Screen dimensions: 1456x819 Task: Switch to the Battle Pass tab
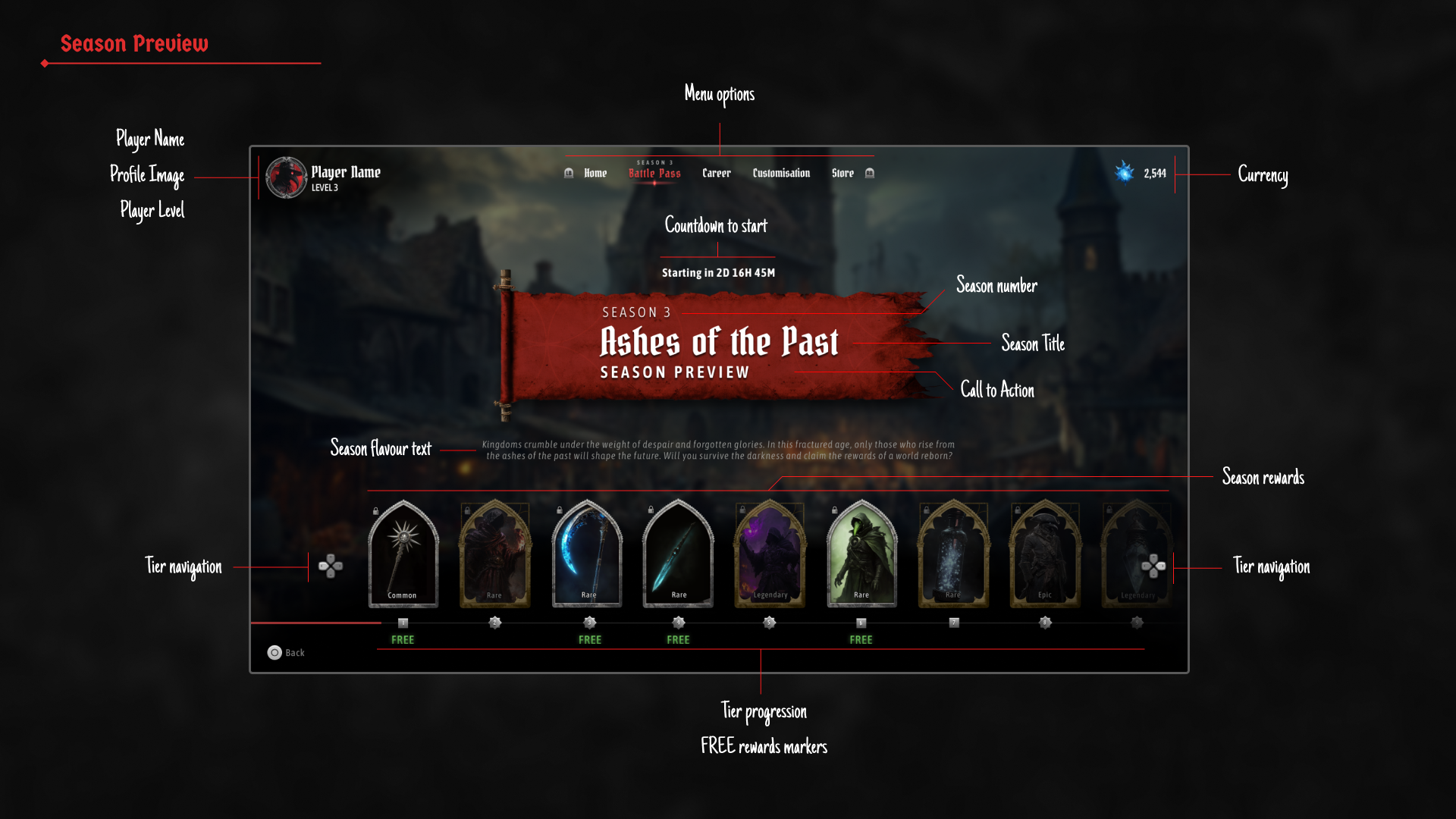(x=654, y=174)
